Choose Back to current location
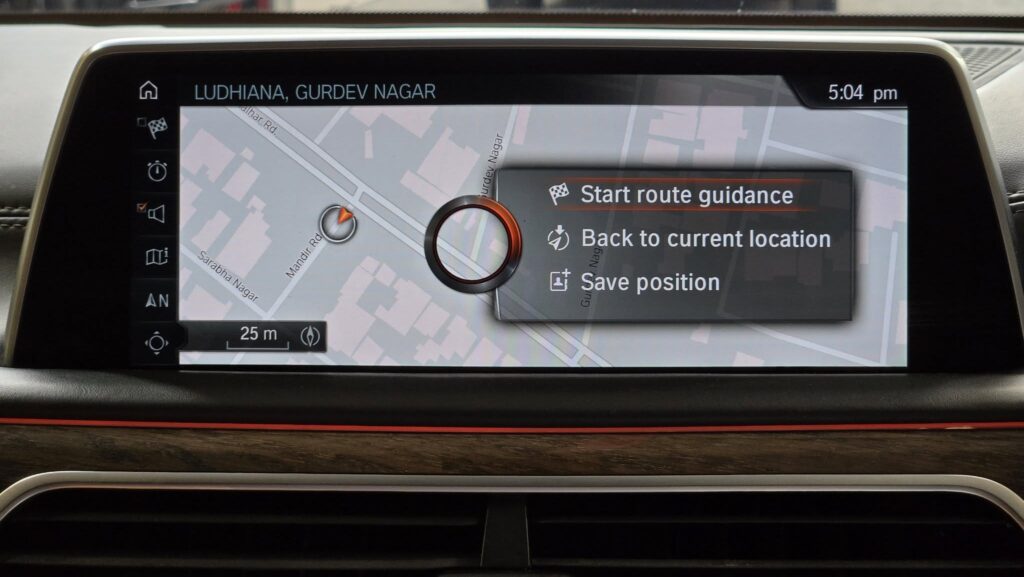Image resolution: width=1024 pixels, height=577 pixels. (x=704, y=239)
